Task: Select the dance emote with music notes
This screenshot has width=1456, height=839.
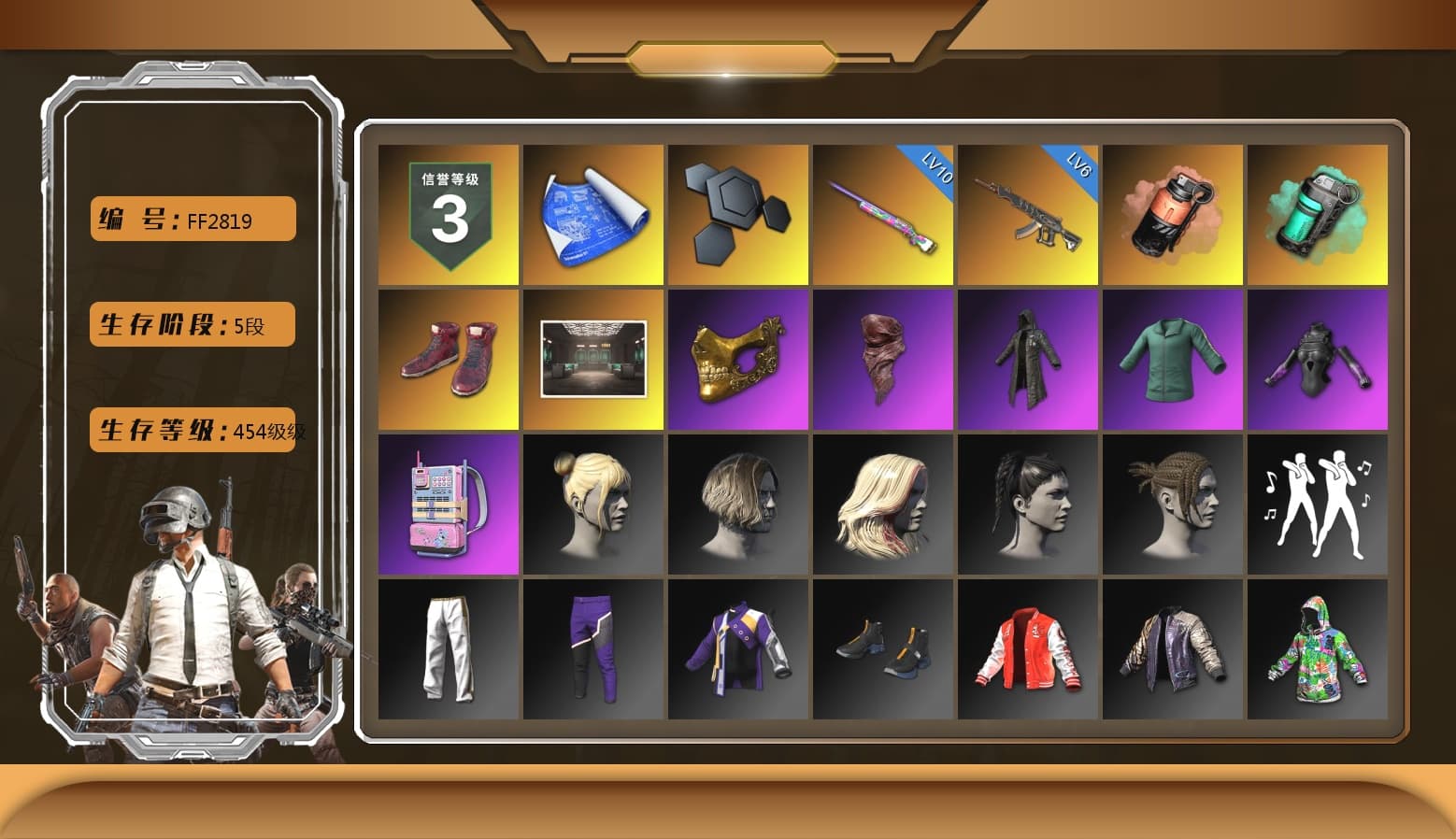Action: 1319,505
